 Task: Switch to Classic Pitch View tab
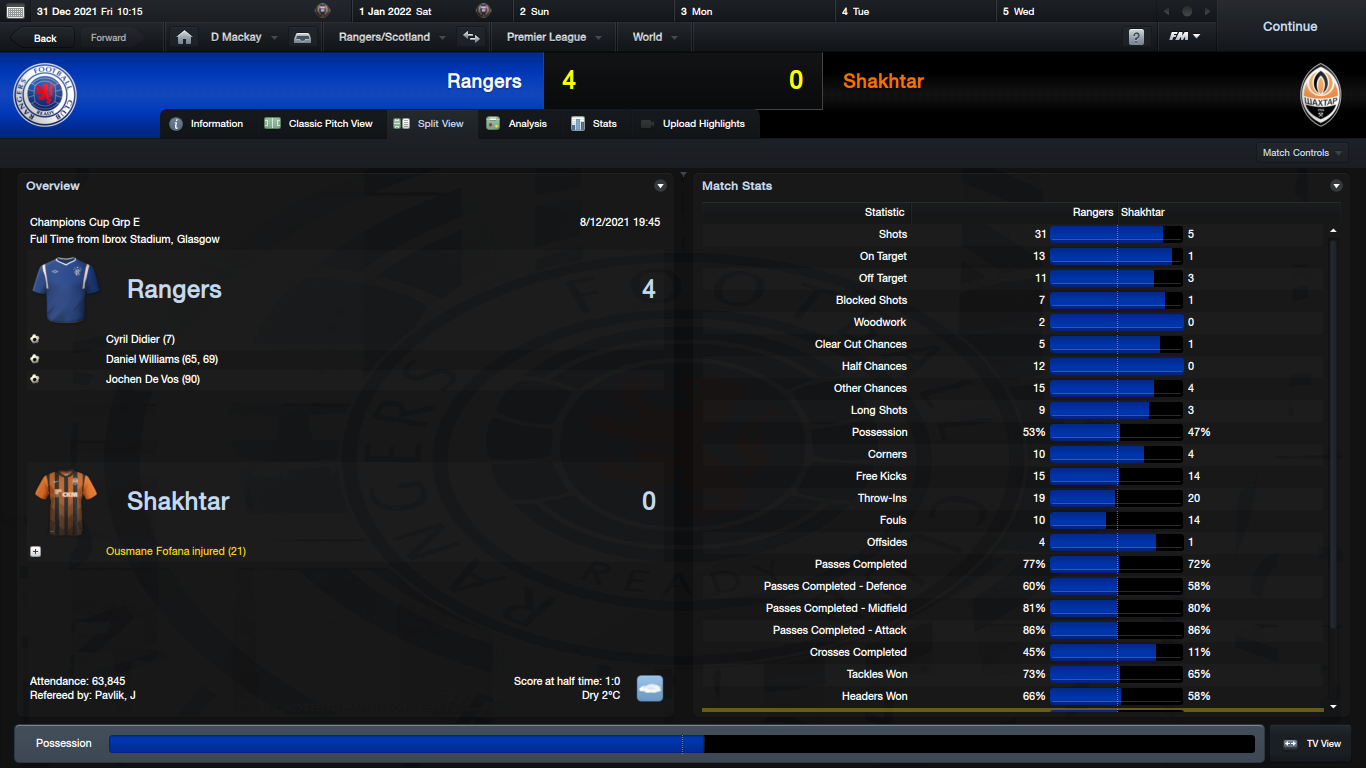(319, 124)
